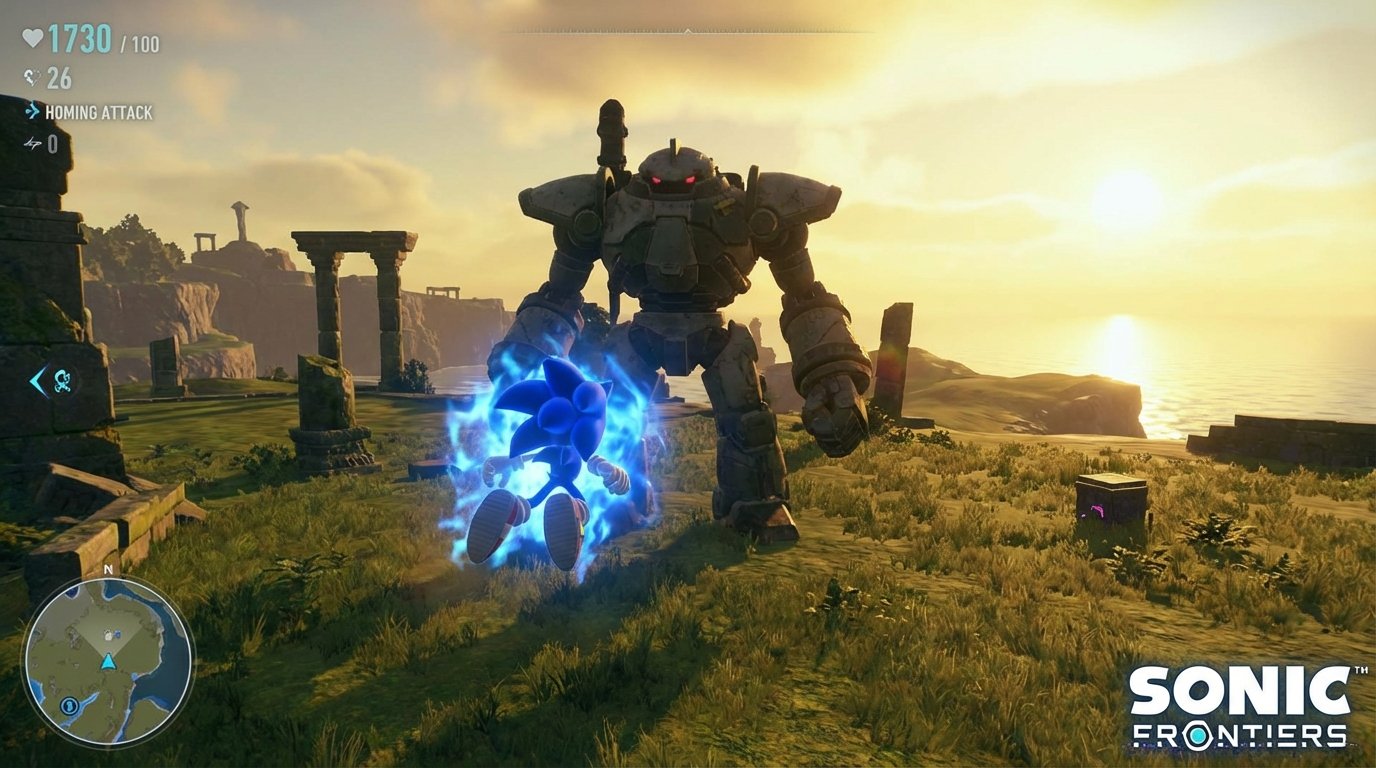Expand the left chevron beside the enemy marker

pyautogui.click(x=37, y=382)
